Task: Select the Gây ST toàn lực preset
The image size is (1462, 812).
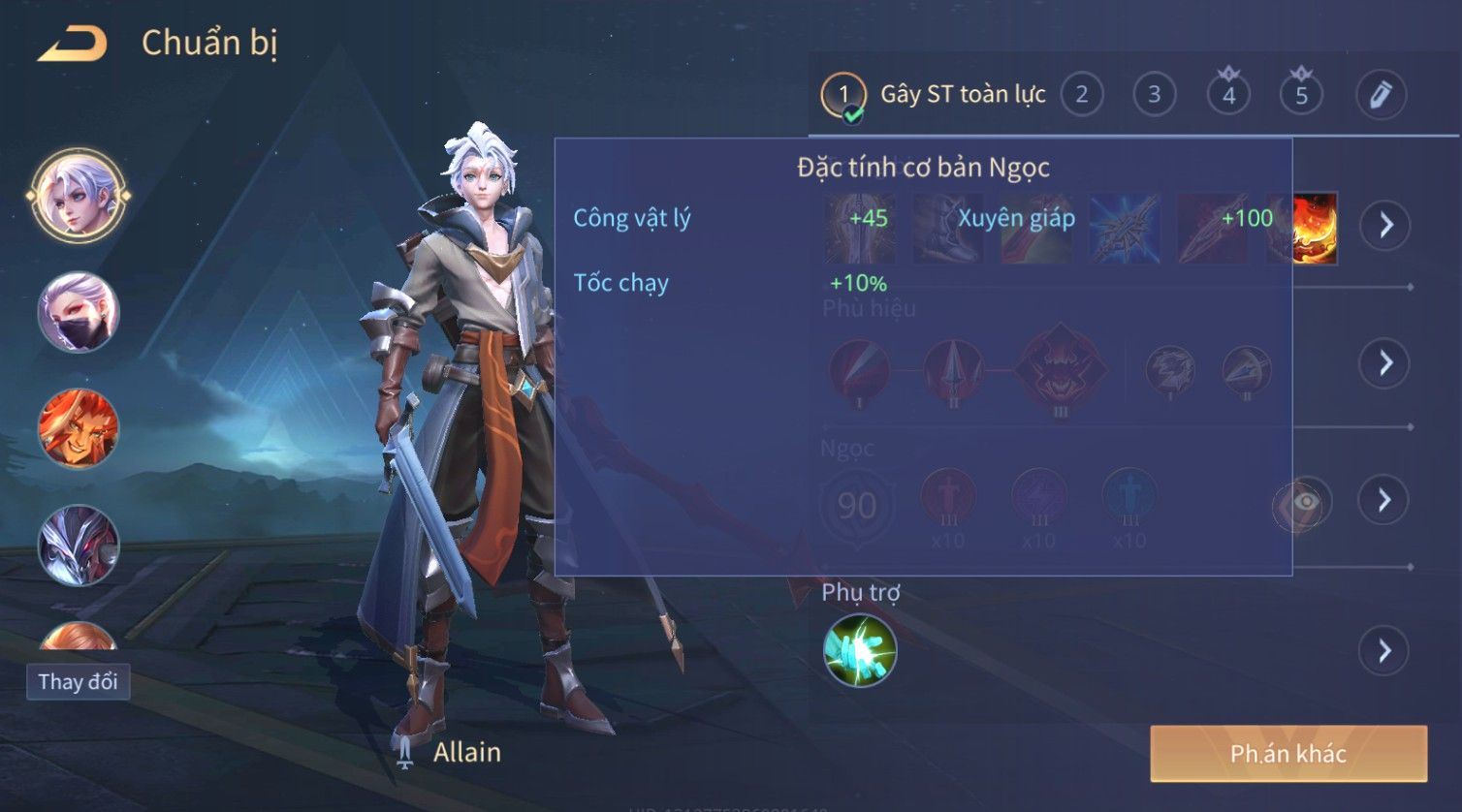Action: point(935,95)
